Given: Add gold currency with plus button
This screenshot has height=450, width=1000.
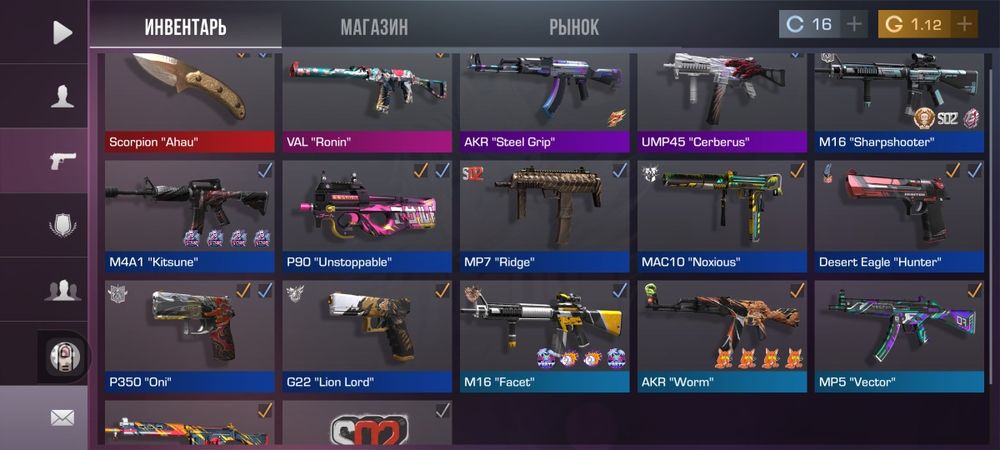Looking at the screenshot, I should tap(964, 24).
